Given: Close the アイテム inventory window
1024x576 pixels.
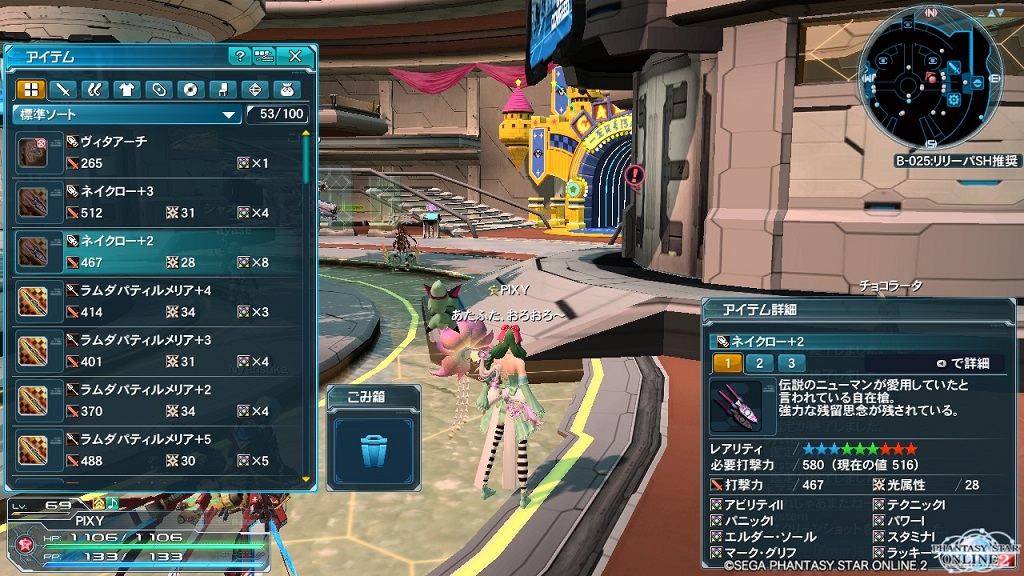Looking at the screenshot, I should [295, 56].
